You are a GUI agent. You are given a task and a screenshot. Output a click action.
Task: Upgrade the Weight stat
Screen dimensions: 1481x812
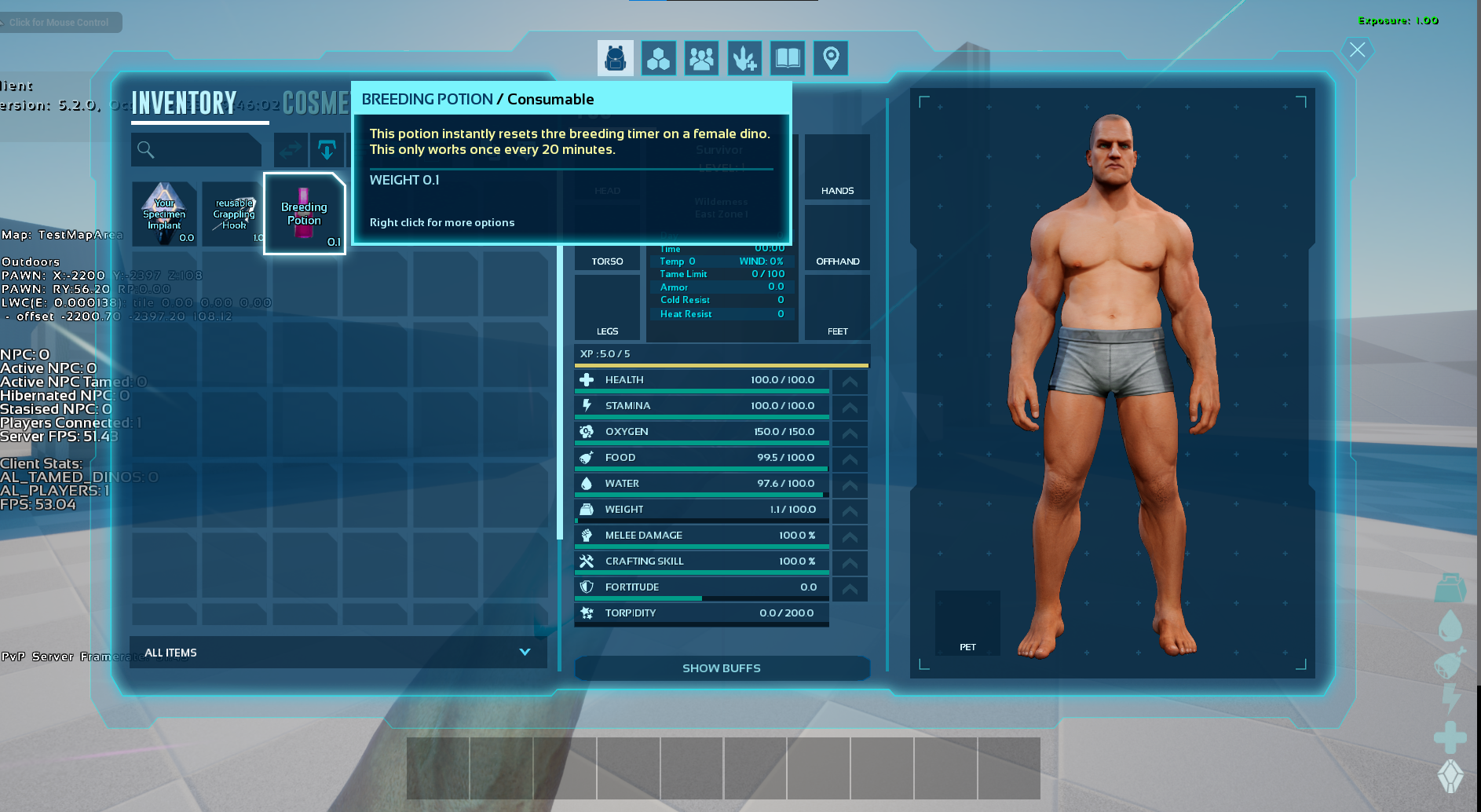tap(850, 511)
